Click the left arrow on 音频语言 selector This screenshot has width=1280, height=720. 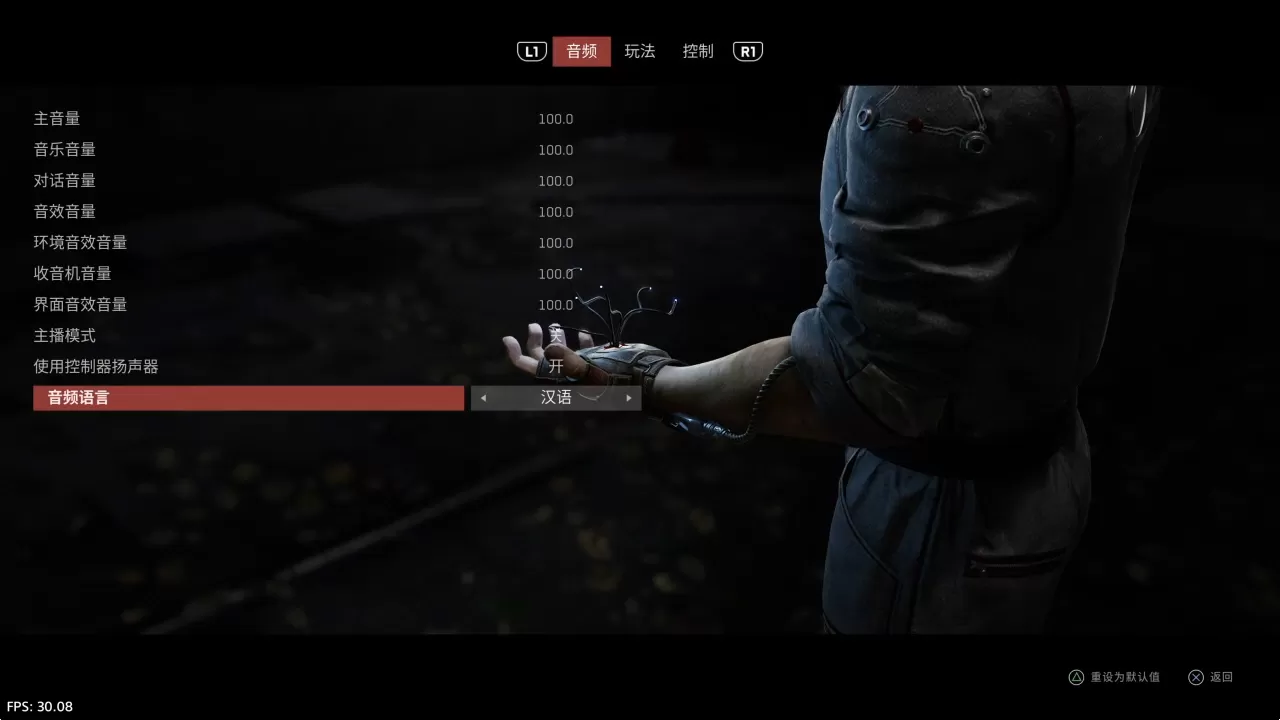[x=483, y=397]
